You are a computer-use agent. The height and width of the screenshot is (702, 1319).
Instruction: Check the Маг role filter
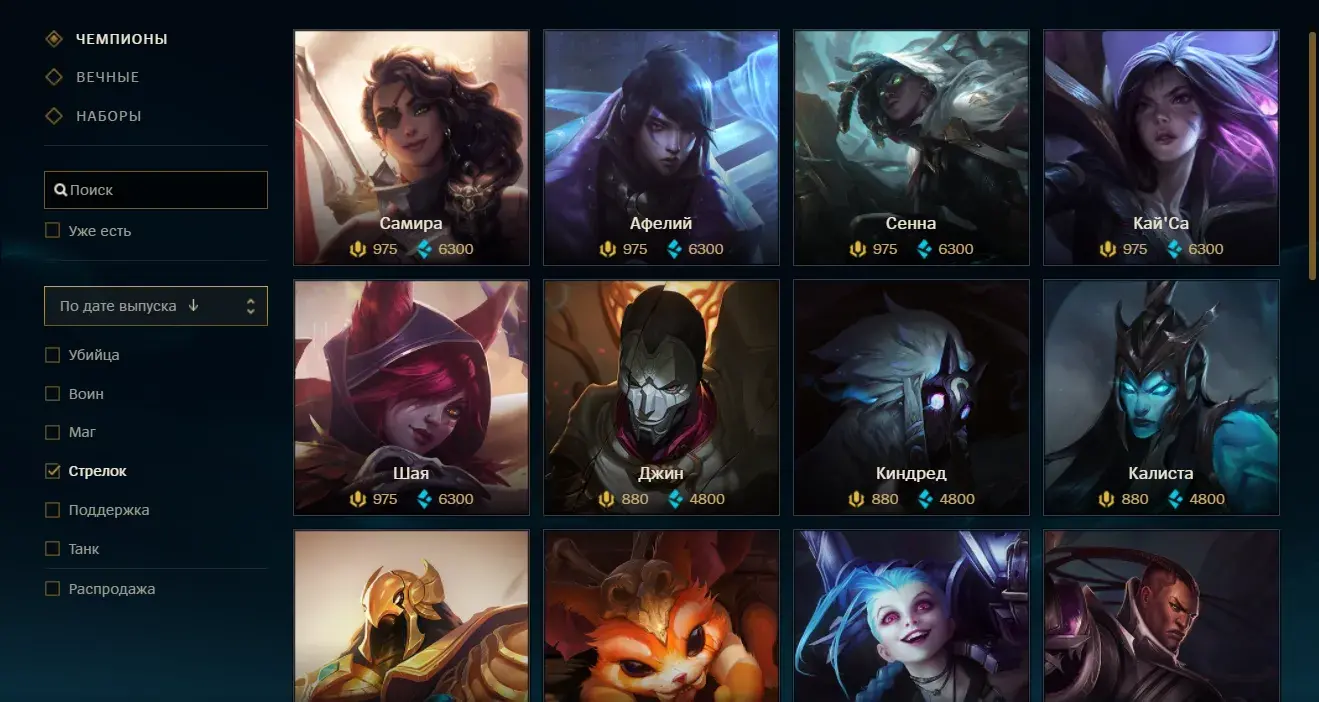click(53, 433)
